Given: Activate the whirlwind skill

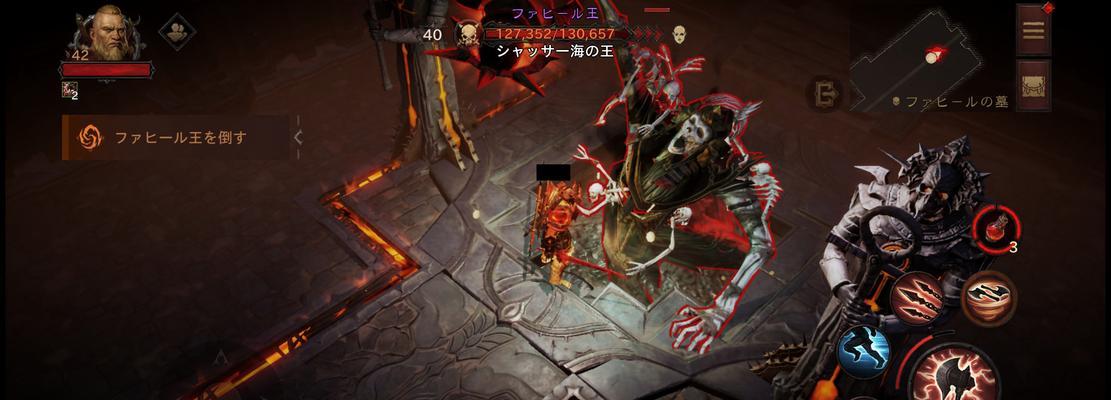Looking at the screenshot, I should [x=988, y=296].
